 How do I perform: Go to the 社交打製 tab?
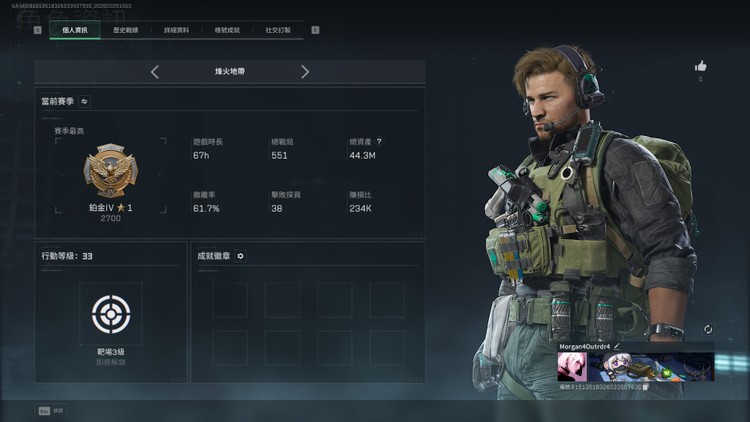pos(278,30)
